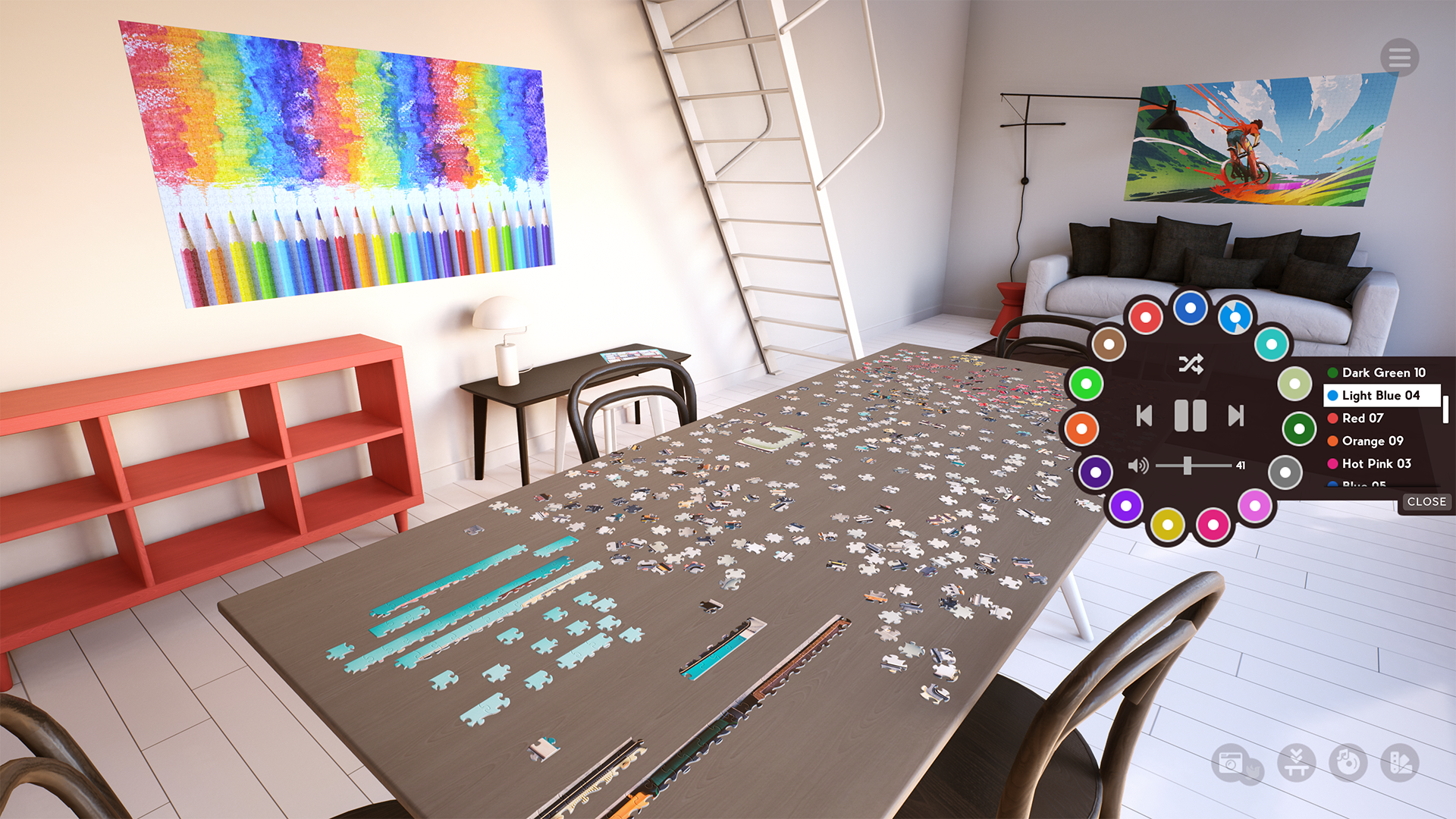
Task: Select the segmented blue now-playing disc
Action: click(1235, 317)
